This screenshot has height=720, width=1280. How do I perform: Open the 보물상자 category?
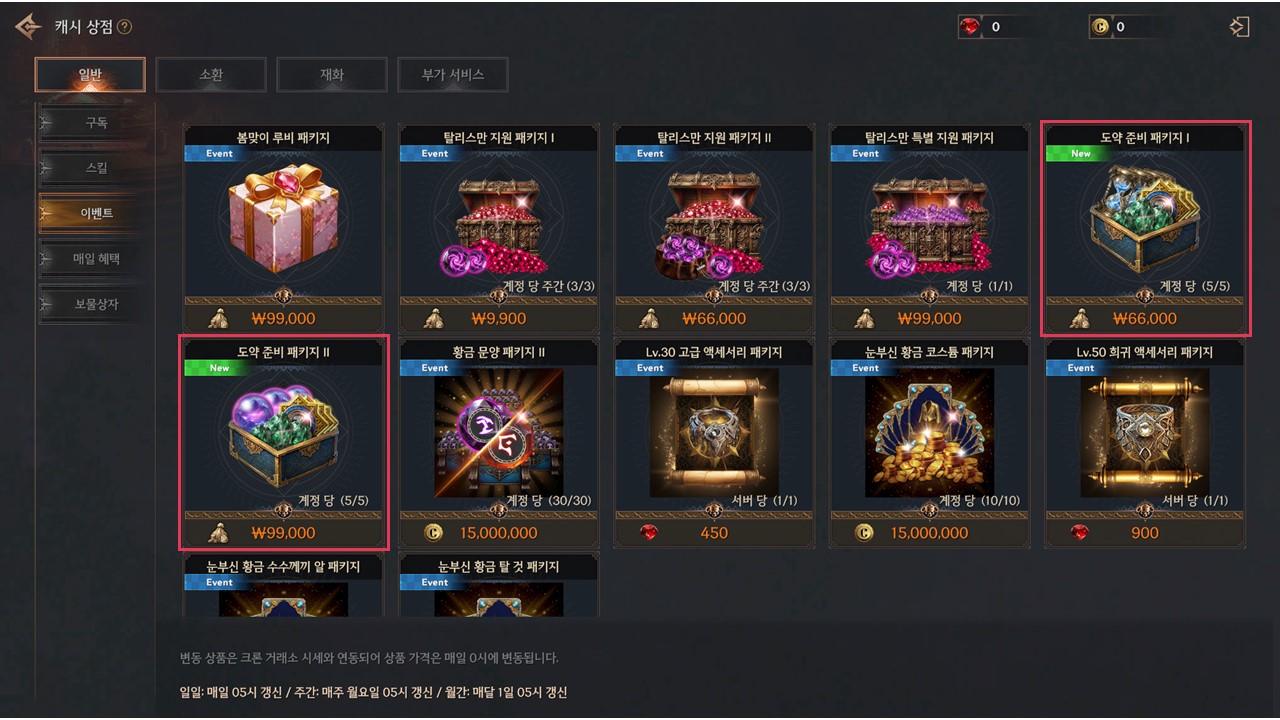click(x=96, y=304)
